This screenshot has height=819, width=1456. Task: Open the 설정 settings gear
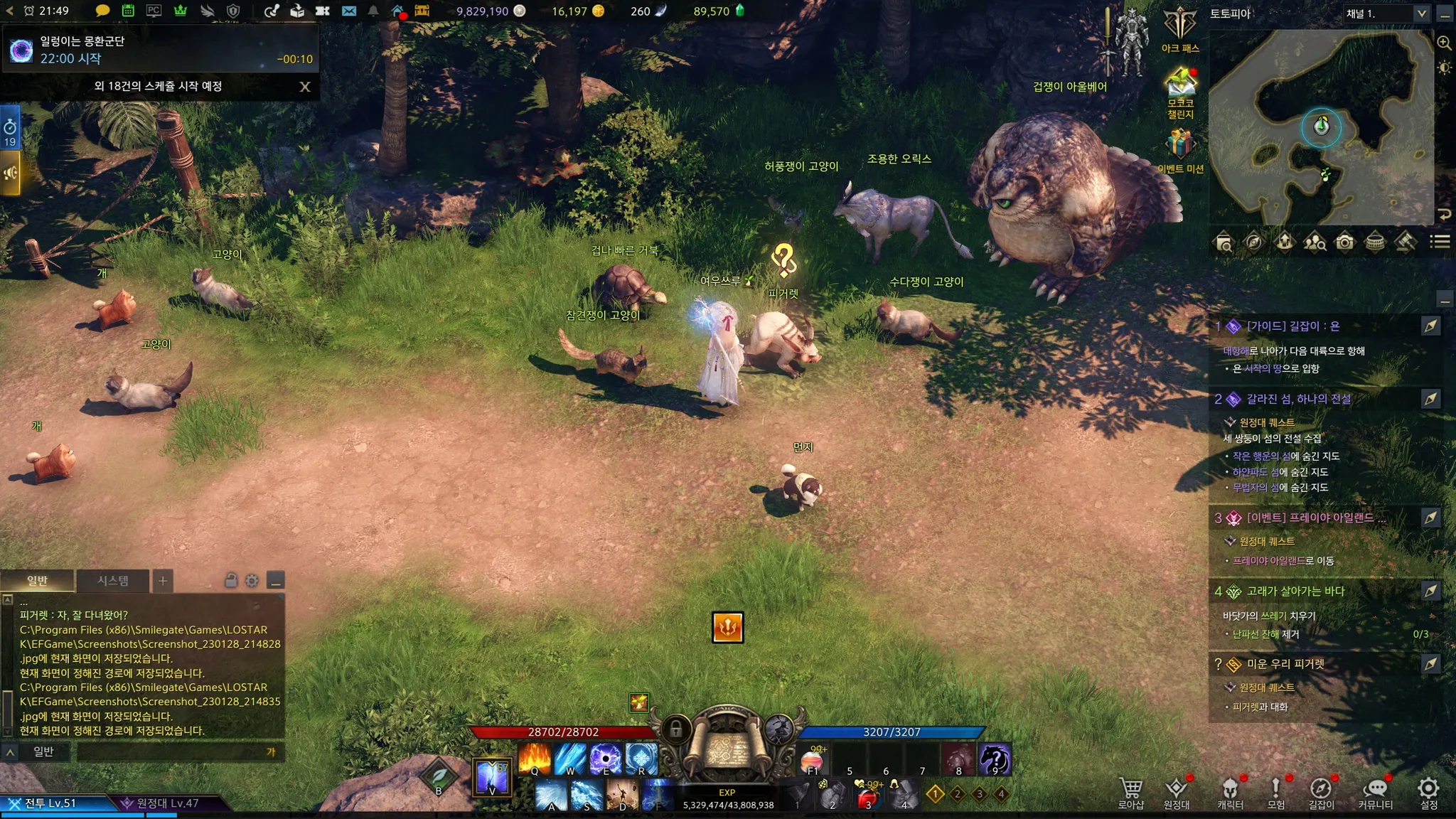click(x=1429, y=792)
